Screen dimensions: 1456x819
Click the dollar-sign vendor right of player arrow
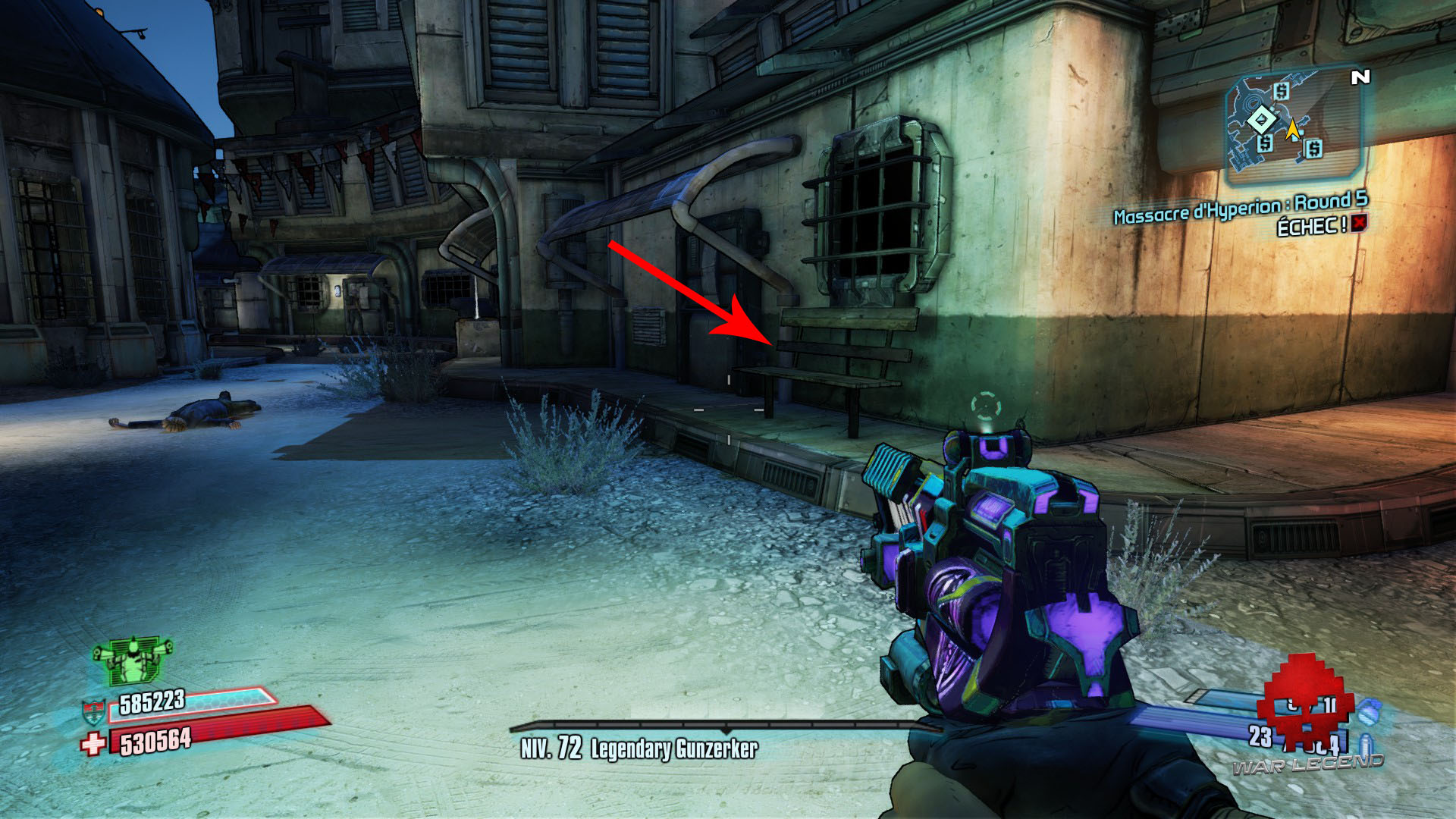tap(1314, 148)
